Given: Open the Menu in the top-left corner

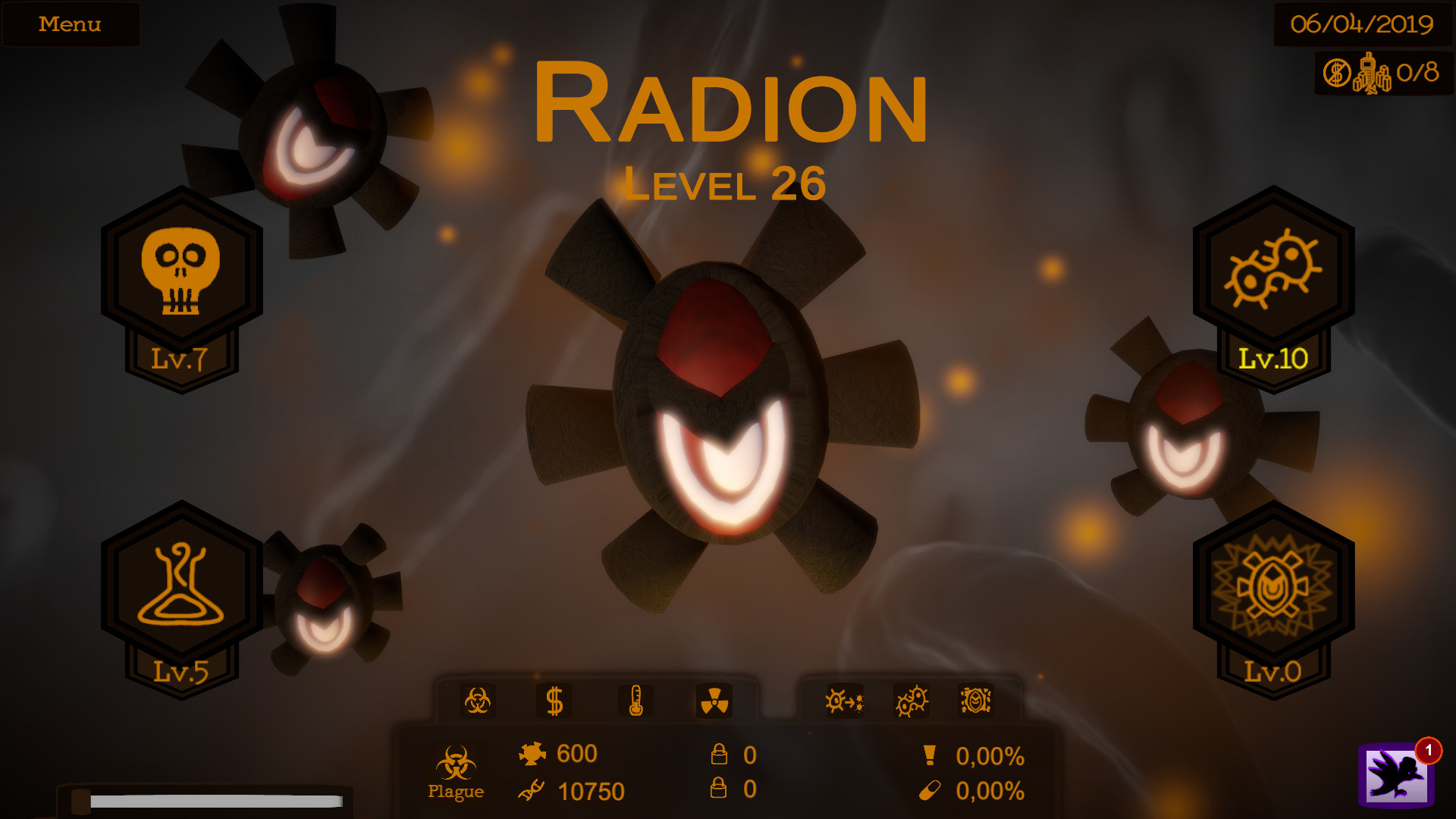Looking at the screenshot, I should point(71,24).
